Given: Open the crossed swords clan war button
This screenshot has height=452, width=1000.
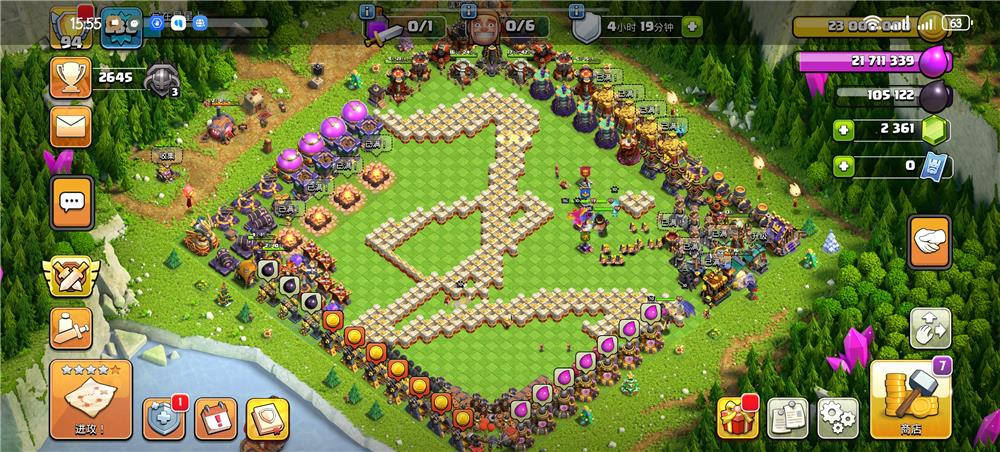Looking at the screenshot, I should pos(71,275).
